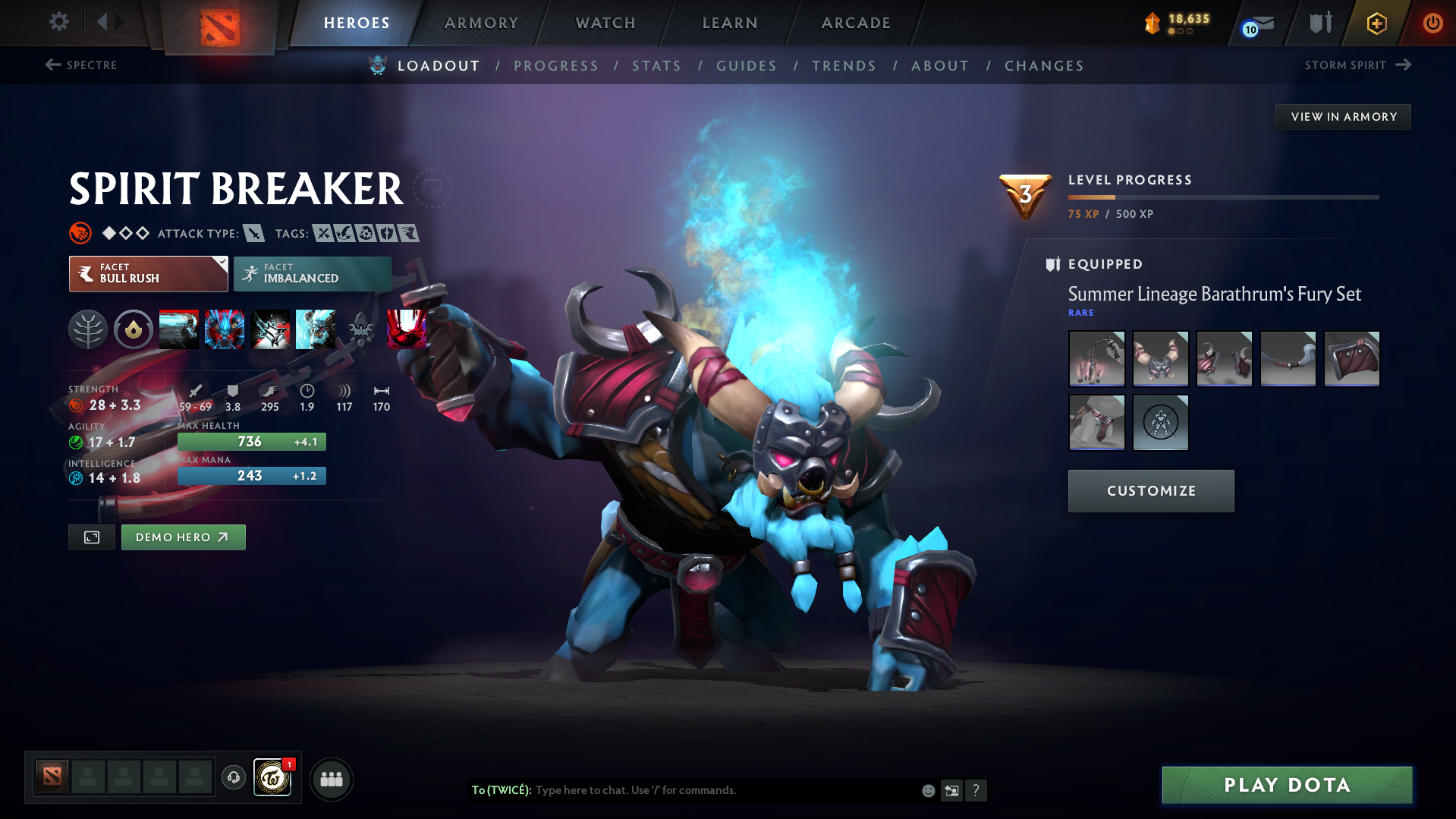
Task: Click the CUSTOMIZE button
Action: coord(1150,490)
